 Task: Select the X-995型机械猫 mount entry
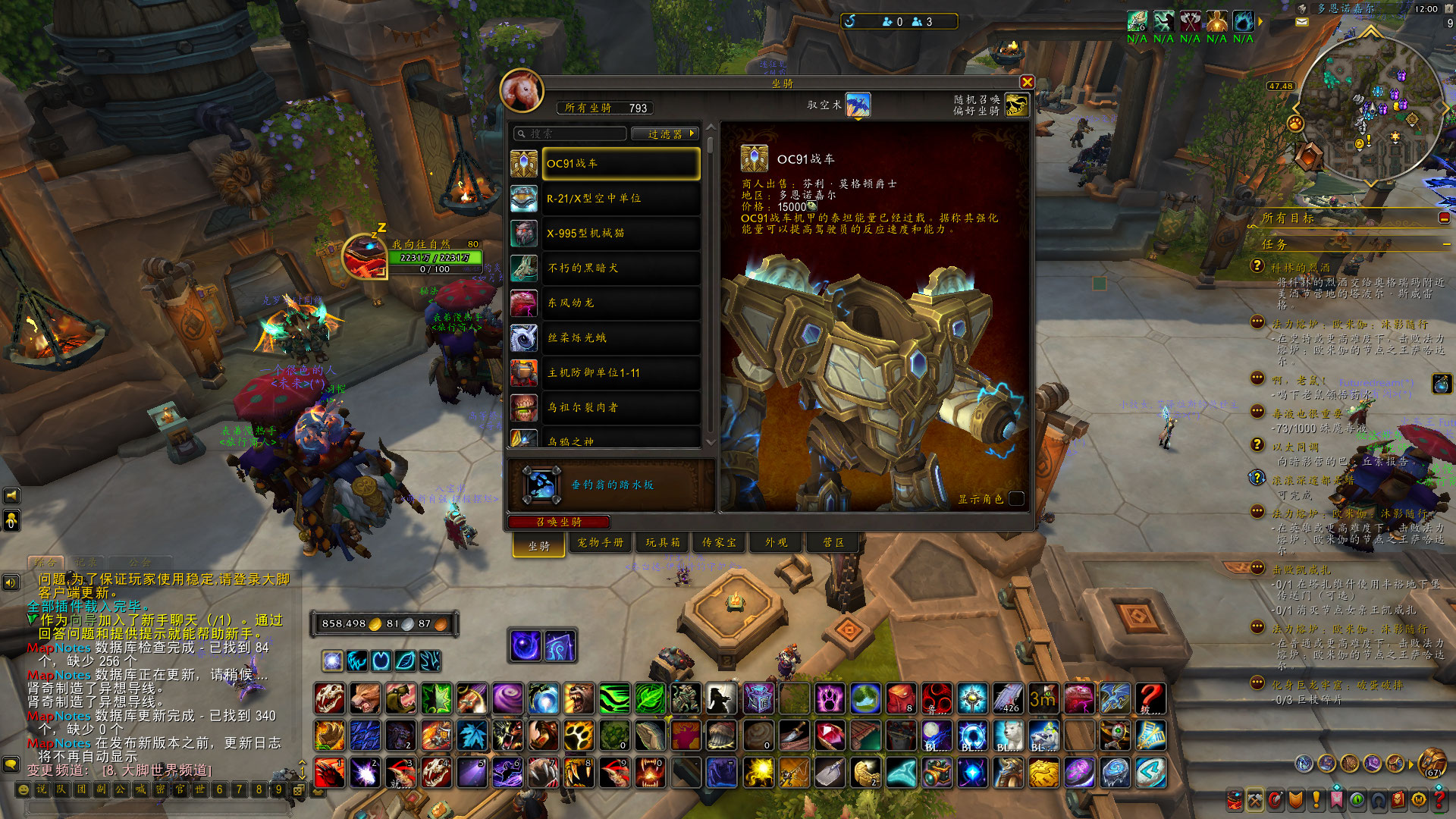pos(620,234)
